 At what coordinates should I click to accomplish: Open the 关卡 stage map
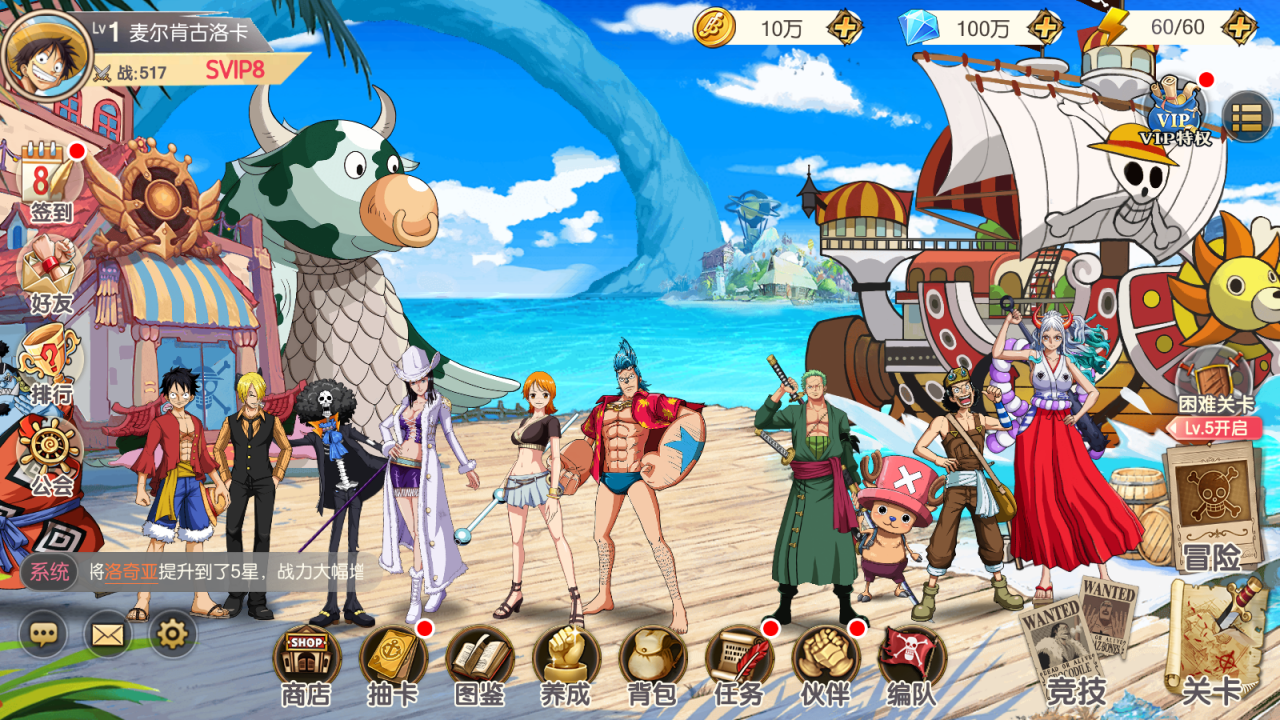[x=1212, y=640]
